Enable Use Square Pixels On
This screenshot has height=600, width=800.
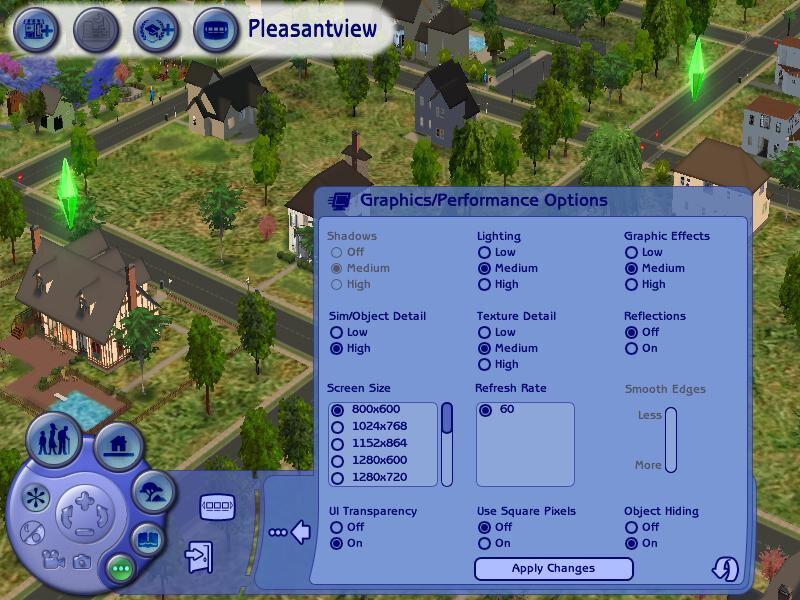pos(484,543)
